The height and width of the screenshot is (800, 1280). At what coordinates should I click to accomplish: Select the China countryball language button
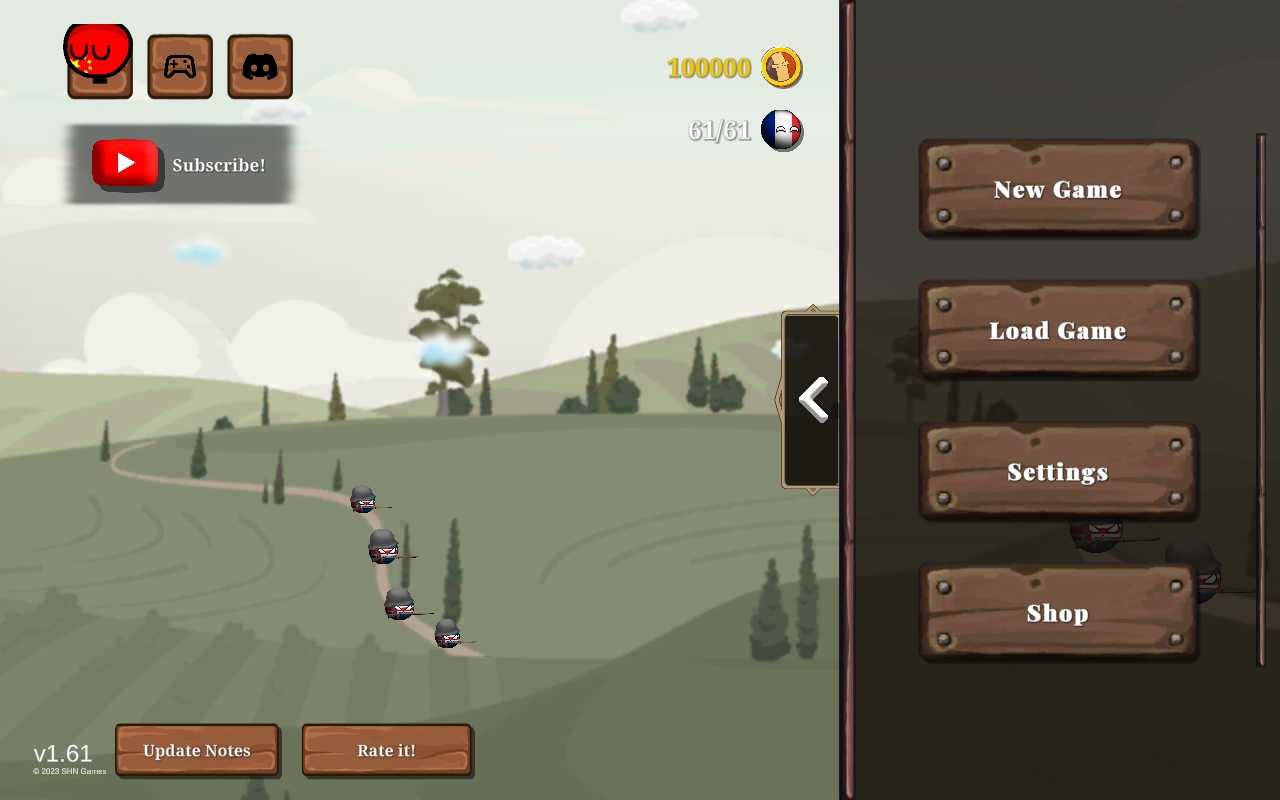tap(99, 60)
